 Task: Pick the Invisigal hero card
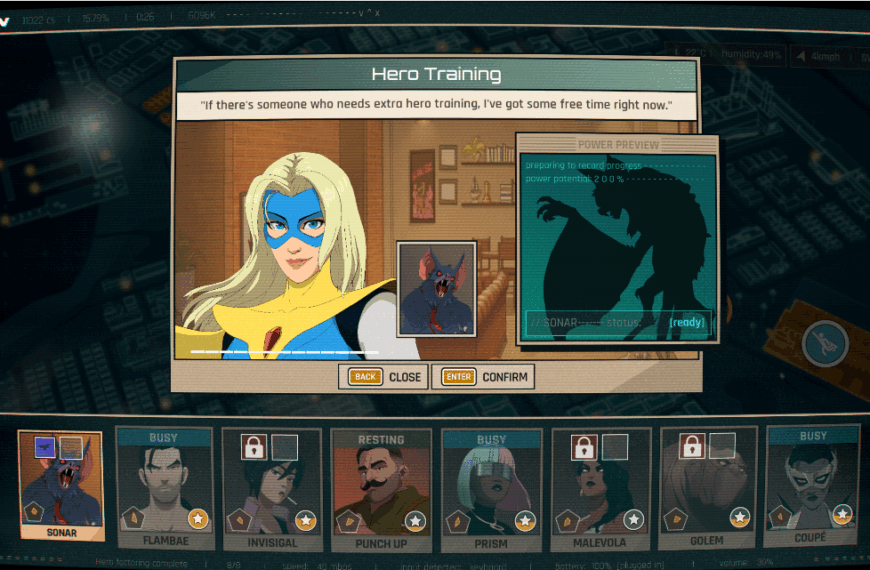[272, 488]
